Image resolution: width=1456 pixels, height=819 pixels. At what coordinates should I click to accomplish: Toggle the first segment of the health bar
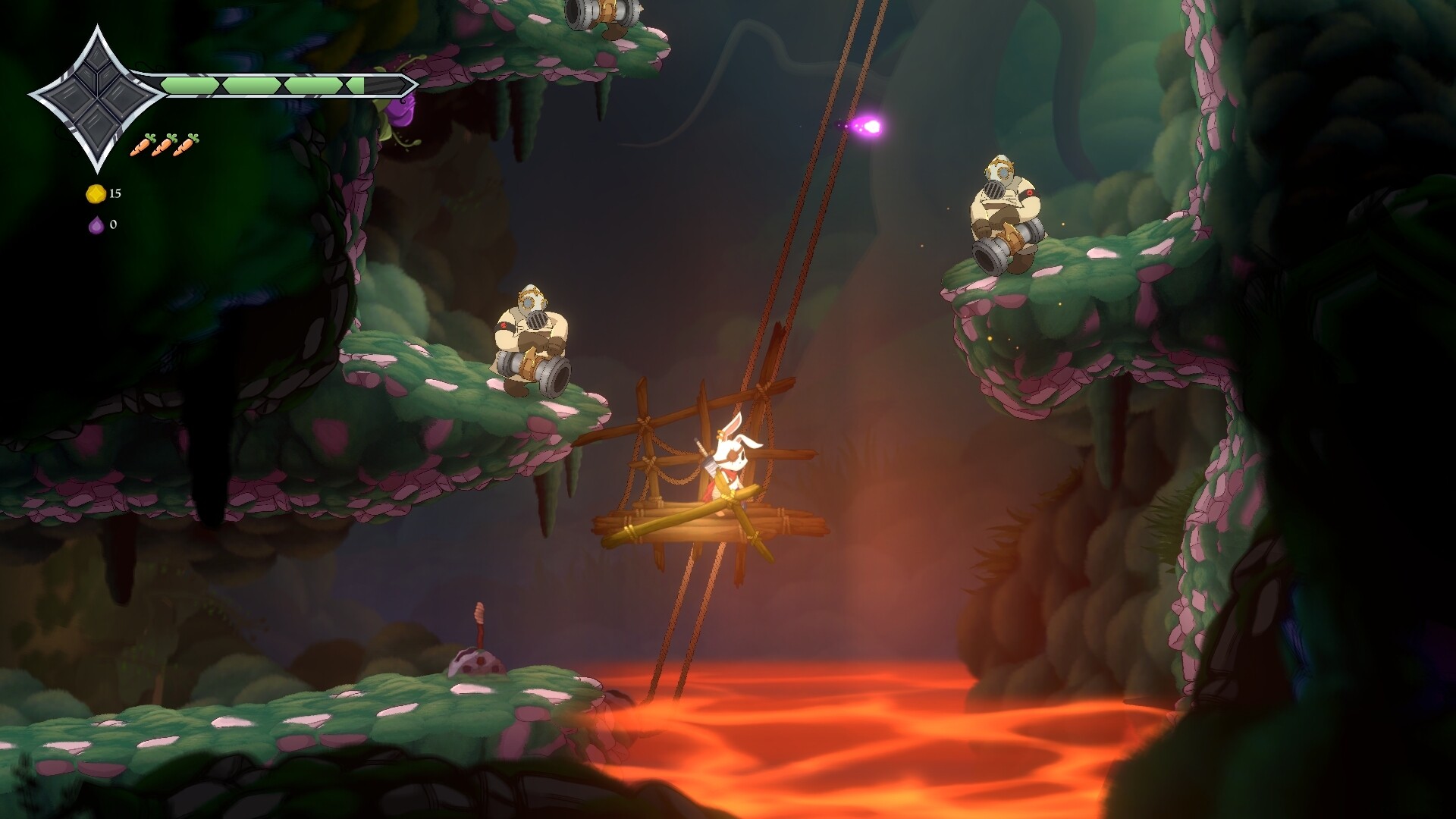[x=190, y=85]
